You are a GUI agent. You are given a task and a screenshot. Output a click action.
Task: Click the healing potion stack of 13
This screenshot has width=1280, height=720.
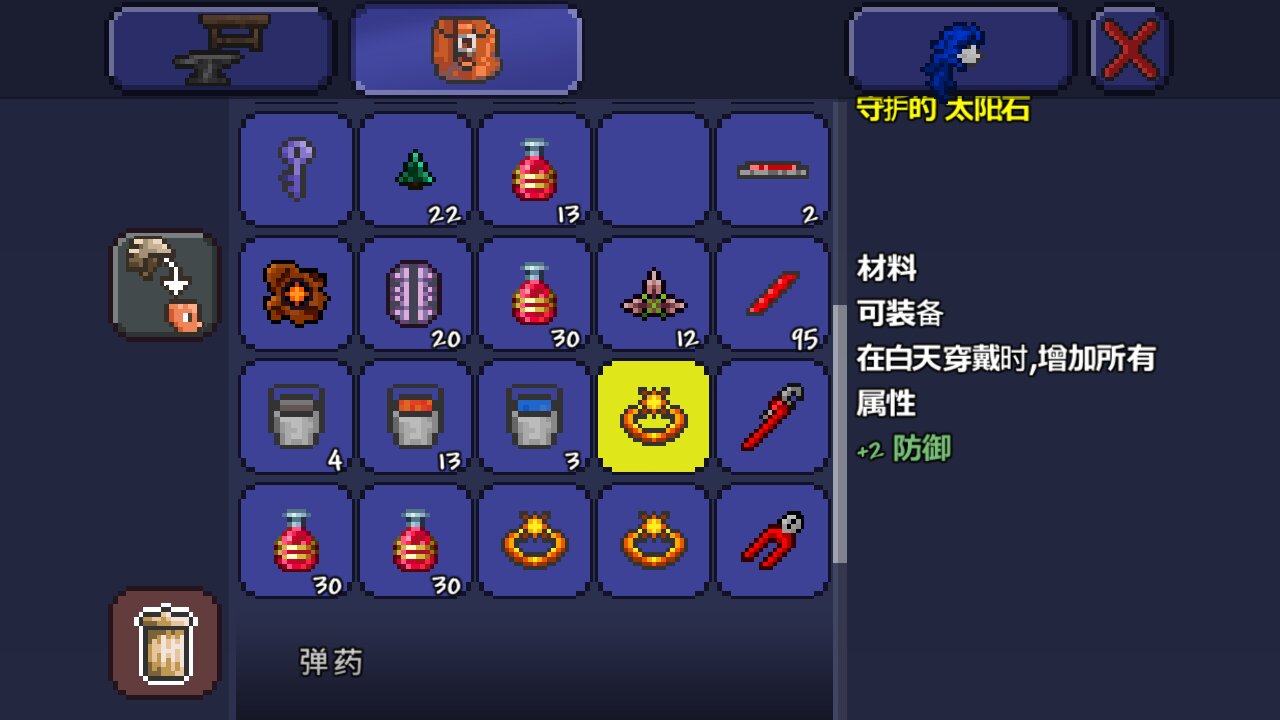pyautogui.click(x=534, y=169)
